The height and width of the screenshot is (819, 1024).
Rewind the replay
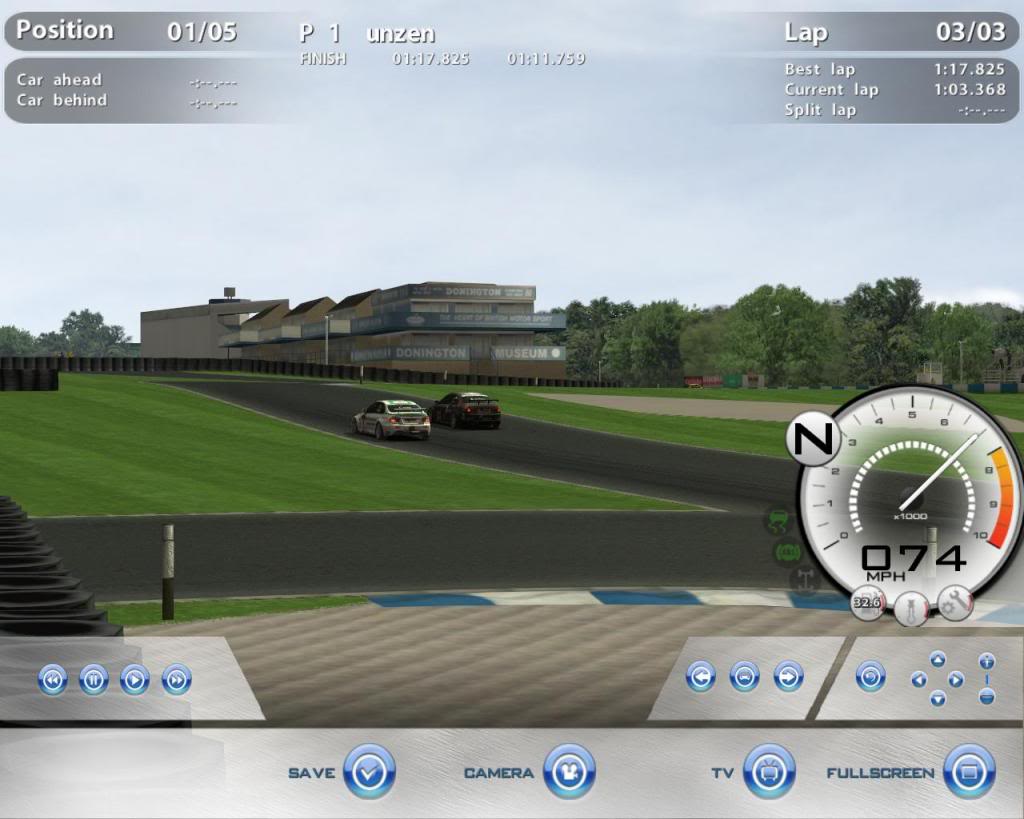[52, 680]
